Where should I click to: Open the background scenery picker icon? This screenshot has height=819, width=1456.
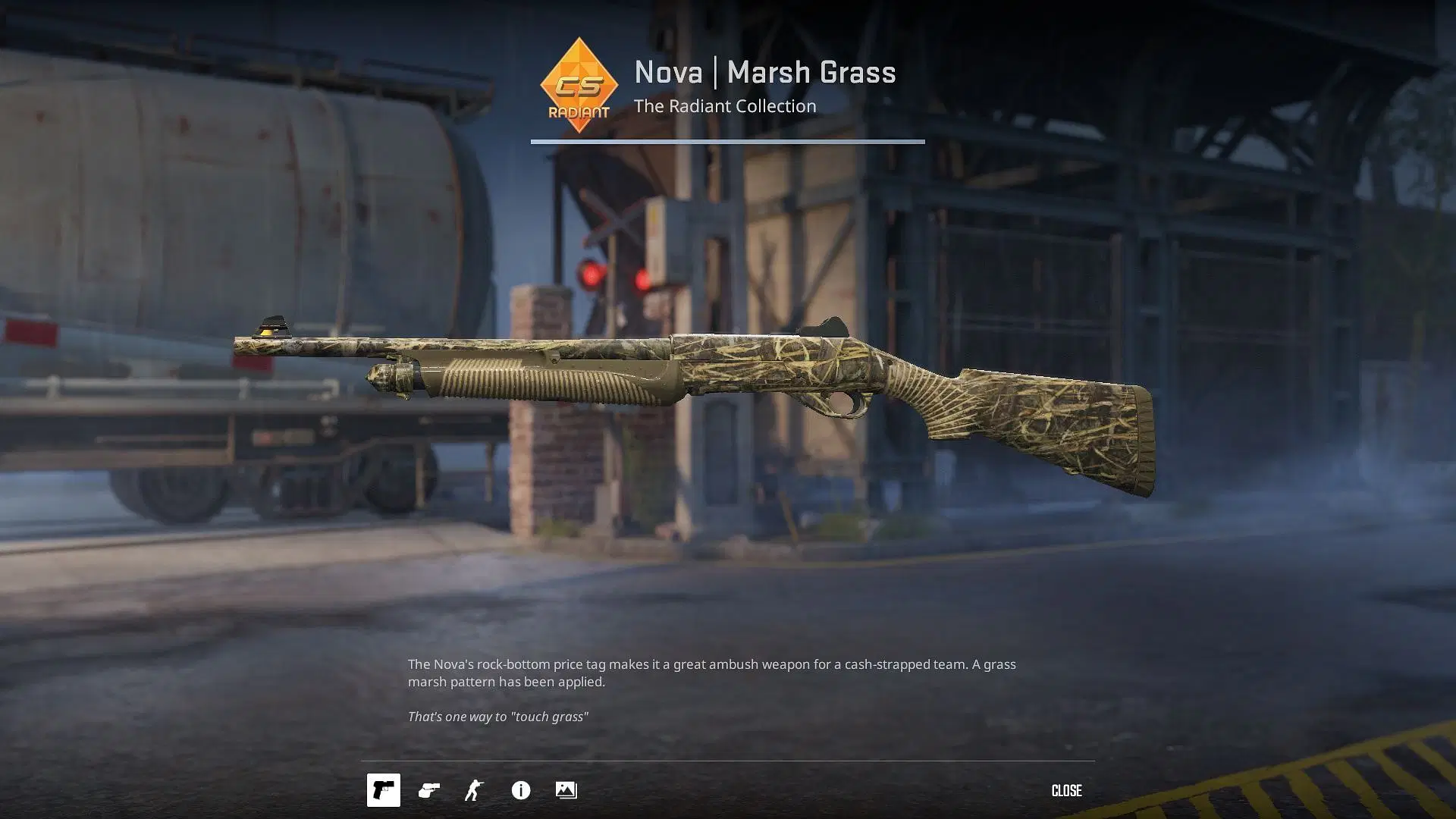[566, 790]
